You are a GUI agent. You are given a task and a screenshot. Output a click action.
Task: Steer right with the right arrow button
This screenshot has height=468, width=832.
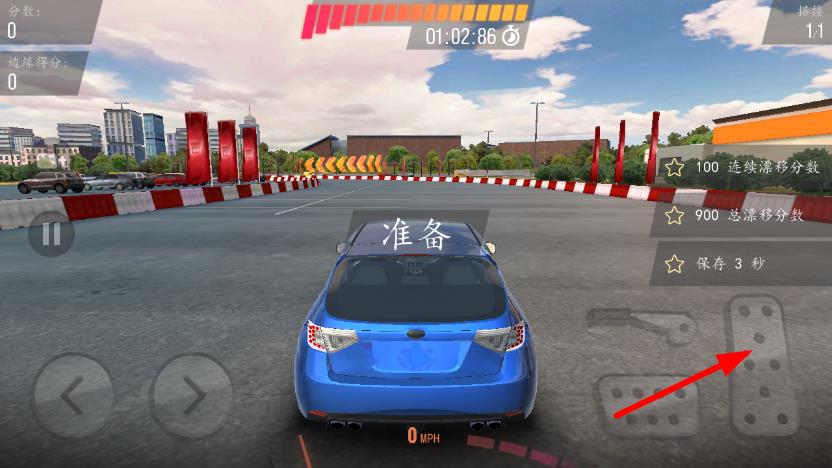191,396
